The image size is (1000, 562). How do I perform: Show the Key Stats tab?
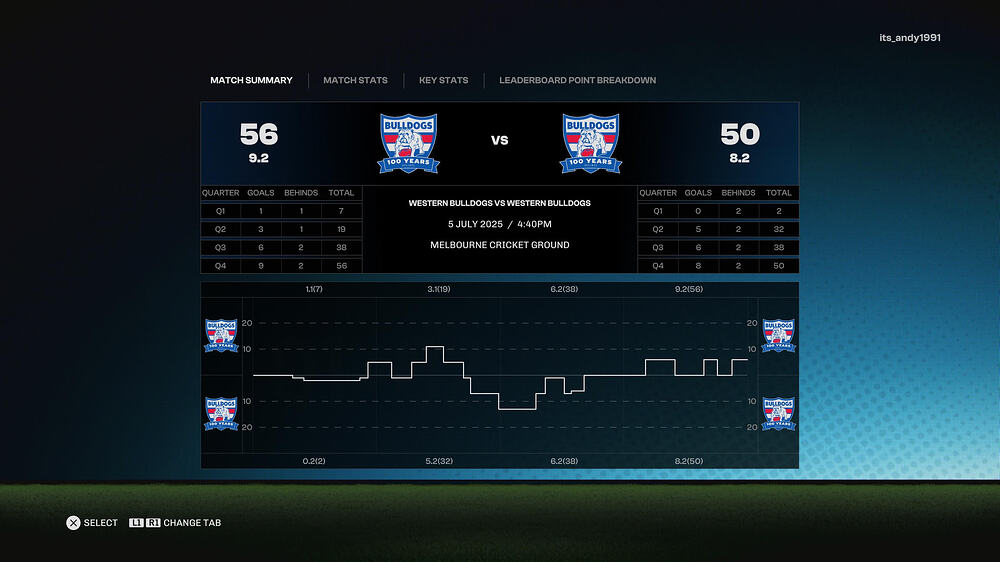[x=443, y=80]
